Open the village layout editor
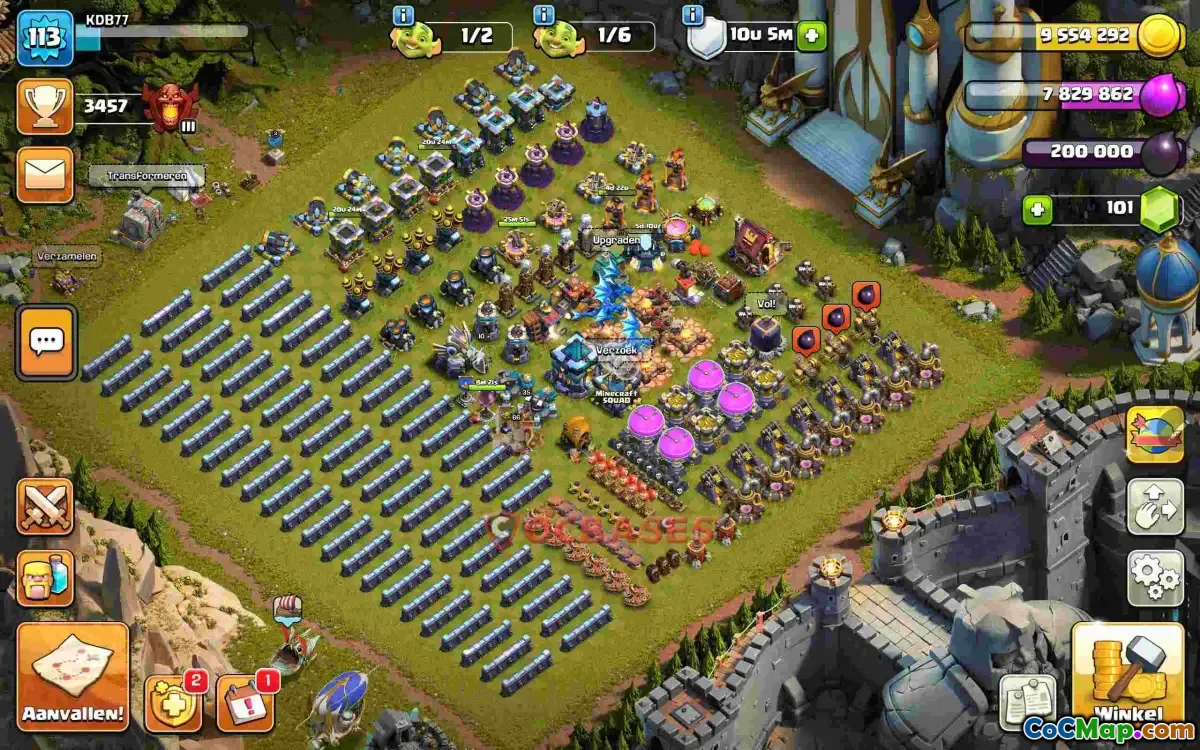This screenshot has width=1200, height=750. (1155, 507)
